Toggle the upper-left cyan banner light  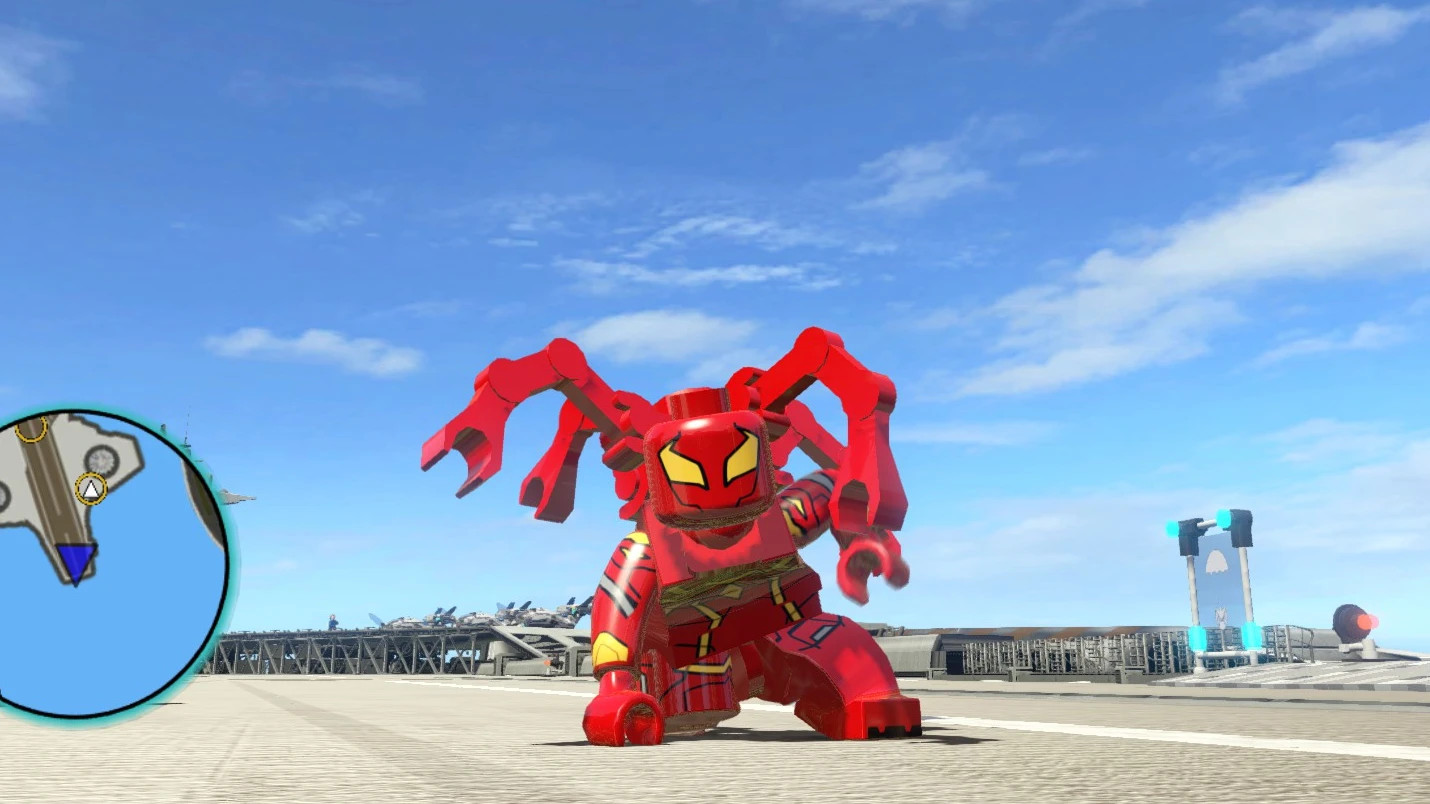click(1171, 527)
